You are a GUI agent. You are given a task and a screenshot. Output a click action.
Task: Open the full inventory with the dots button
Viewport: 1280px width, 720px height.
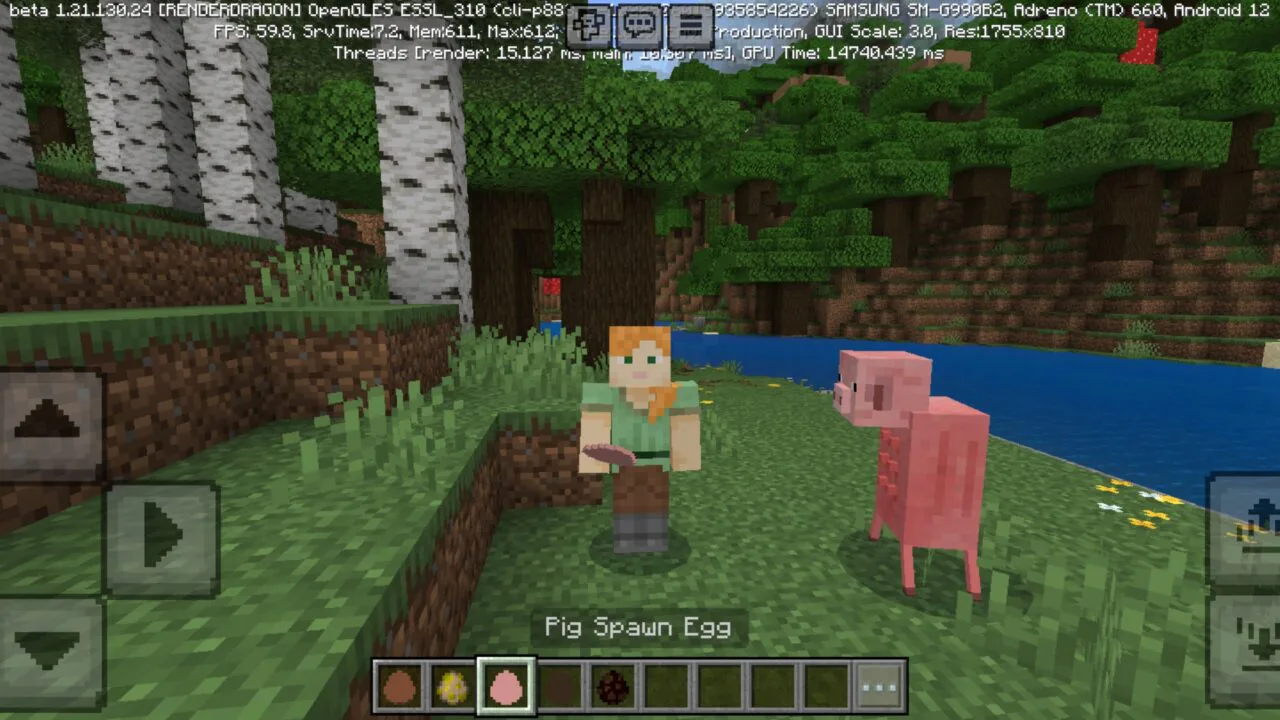877,685
